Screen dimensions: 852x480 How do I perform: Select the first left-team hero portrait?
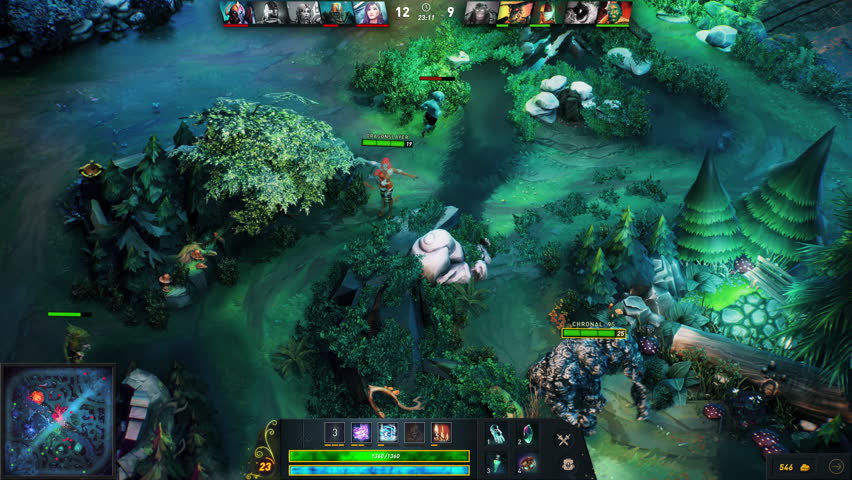(x=236, y=12)
